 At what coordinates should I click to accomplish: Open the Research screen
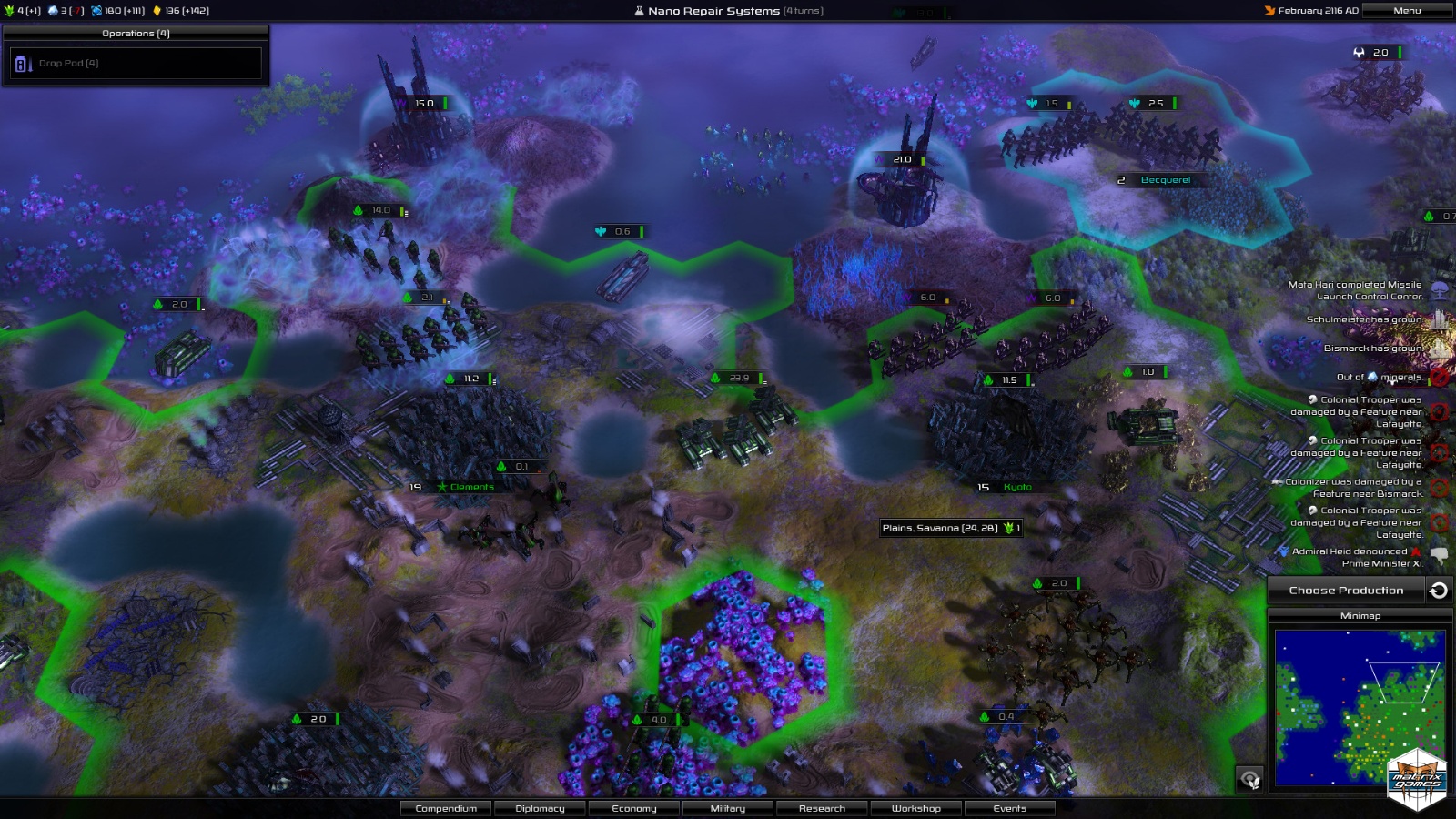[x=822, y=808]
